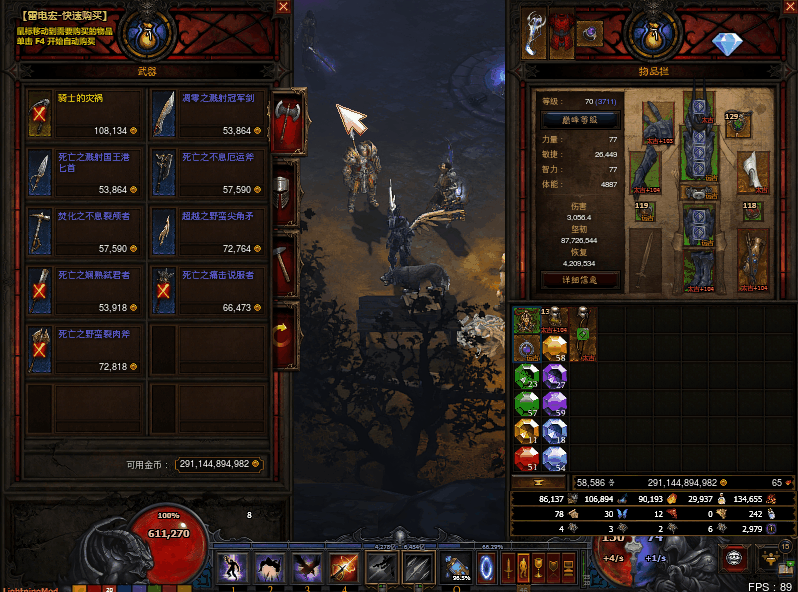Purchase the hammer priced 57,590 gold
798x592 pixels.
pos(86,232)
